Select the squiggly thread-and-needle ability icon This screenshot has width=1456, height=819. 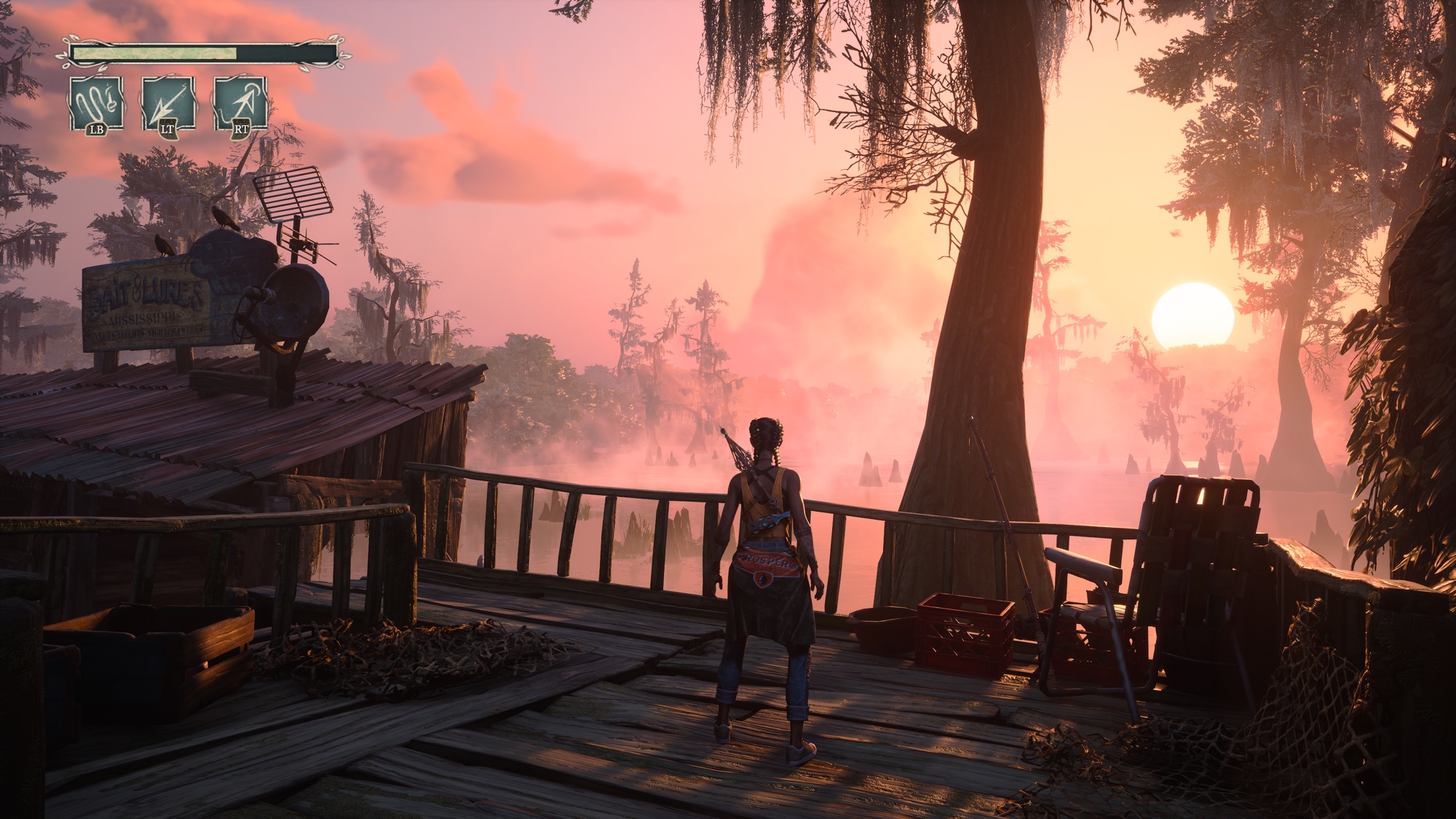(96, 104)
